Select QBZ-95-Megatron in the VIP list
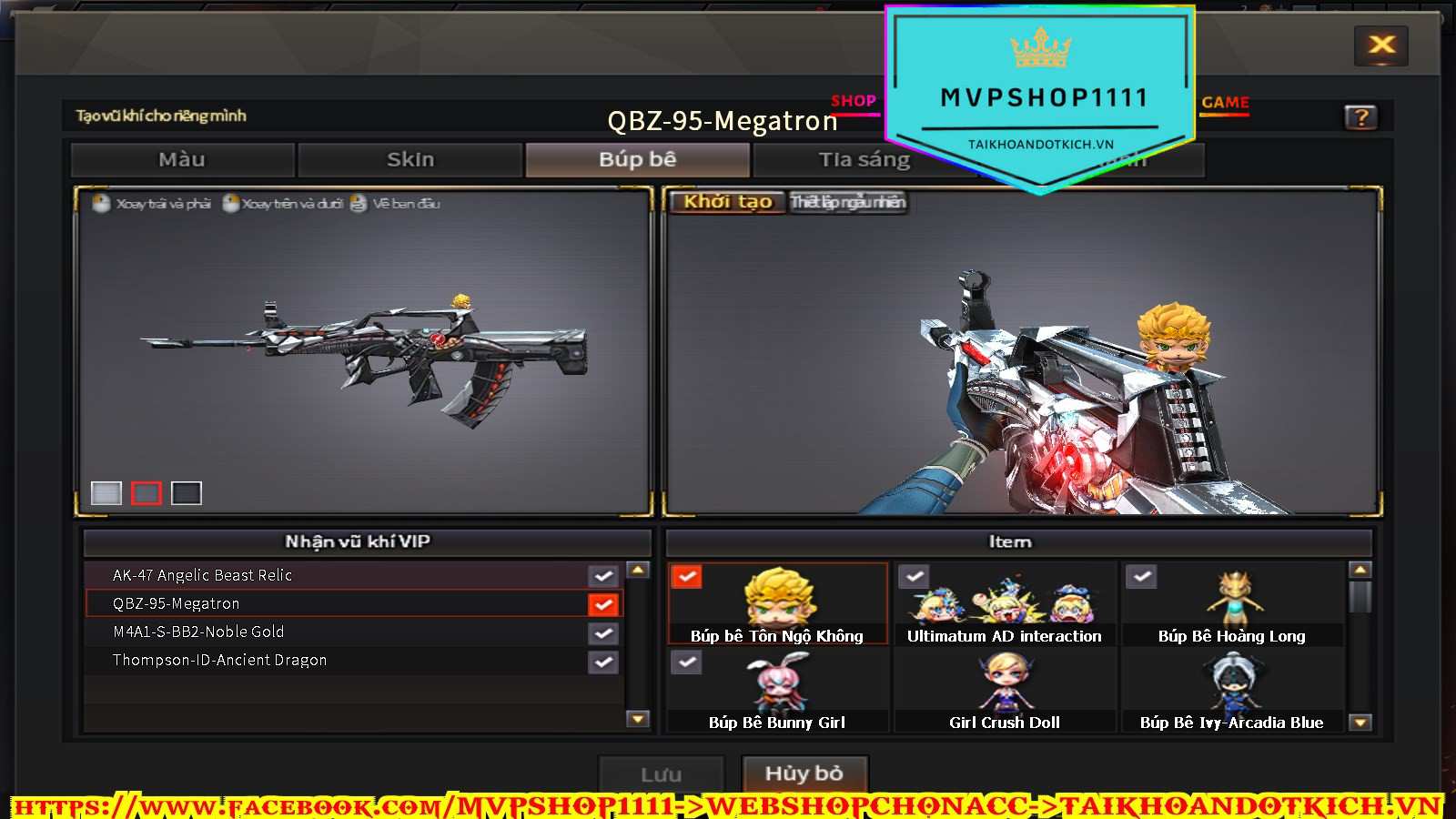This screenshot has height=819, width=1456. click(346, 603)
